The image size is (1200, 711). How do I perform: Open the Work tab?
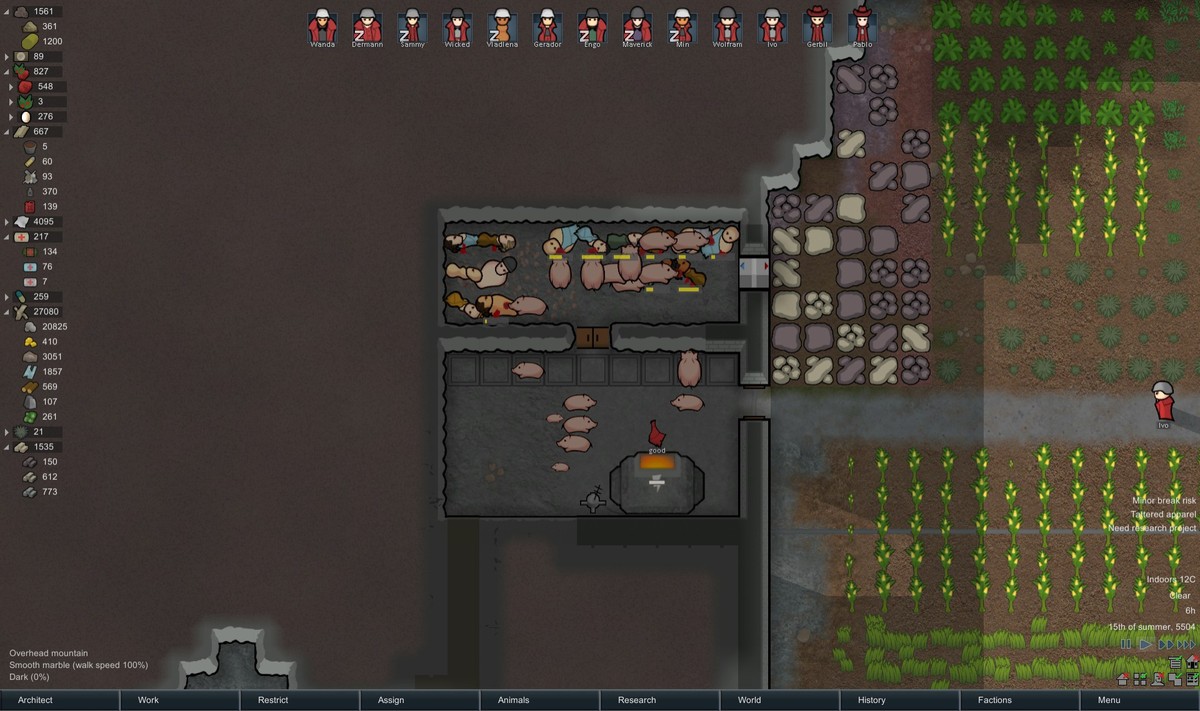point(148,700)
